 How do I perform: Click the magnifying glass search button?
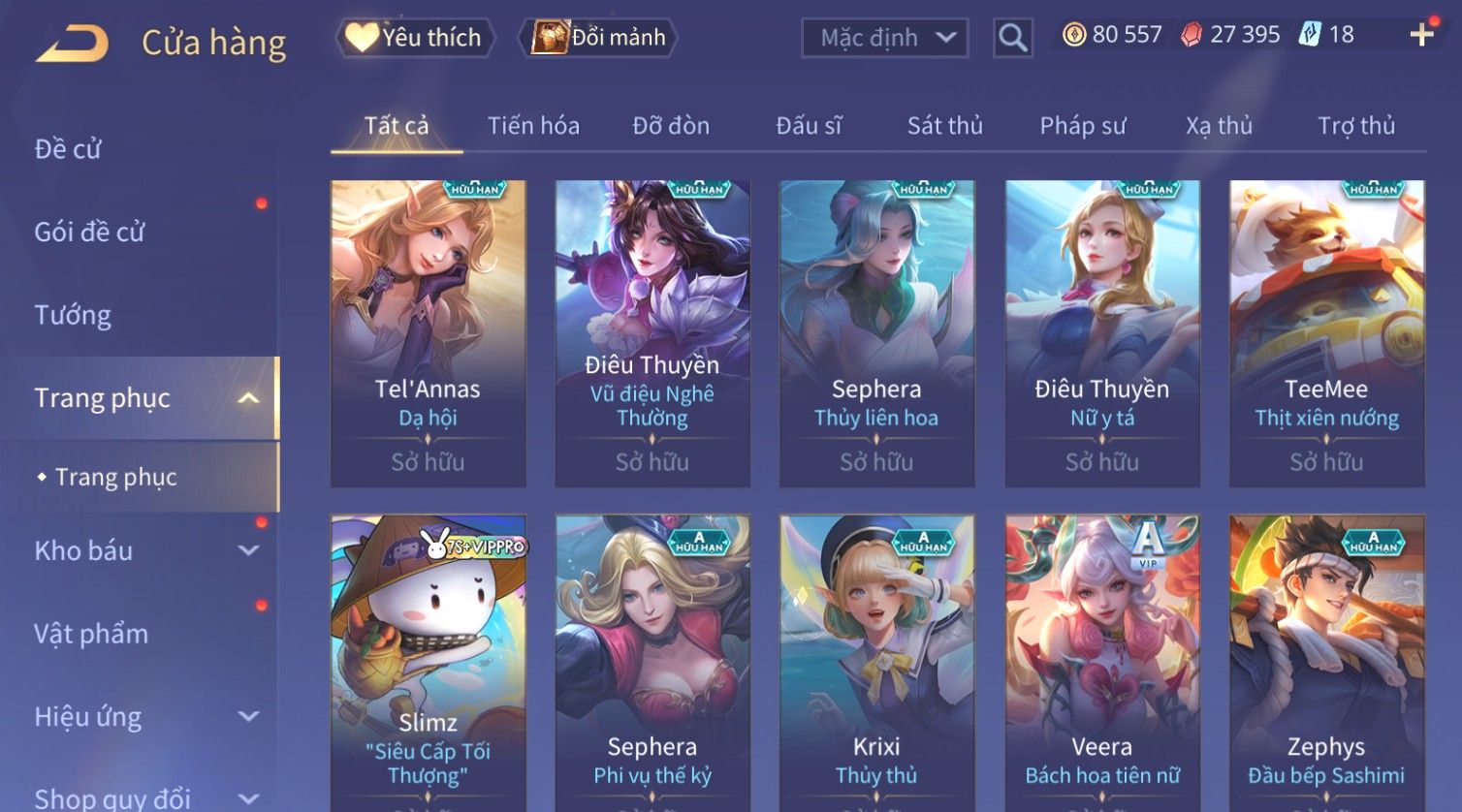1012,38
